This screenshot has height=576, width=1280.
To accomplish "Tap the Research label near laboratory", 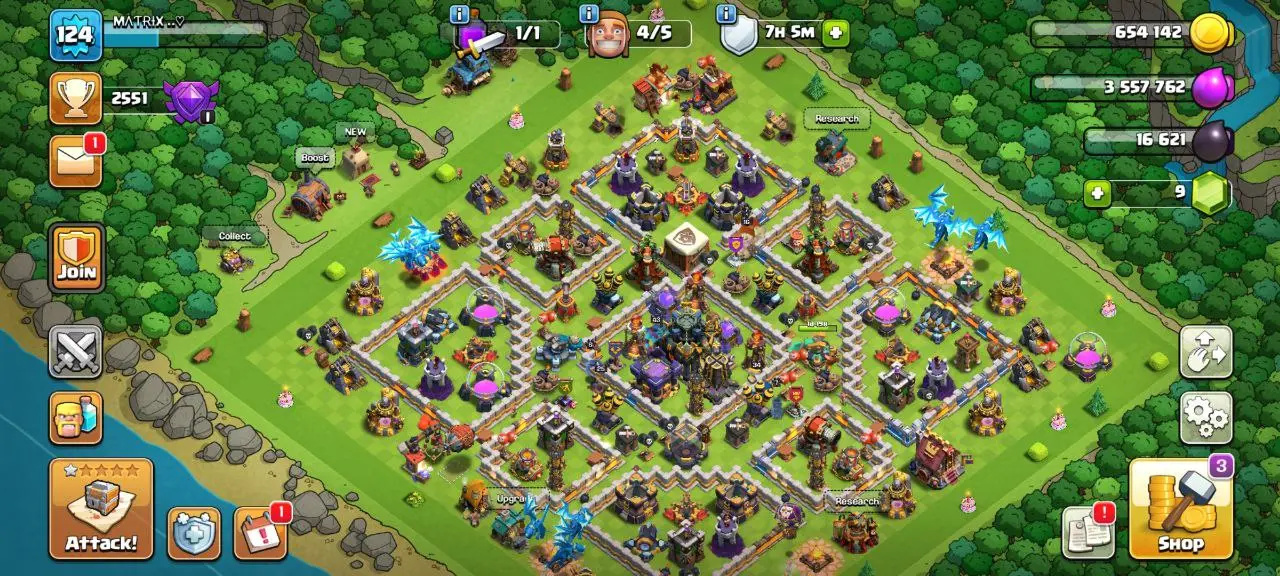I will pos(836,119).
